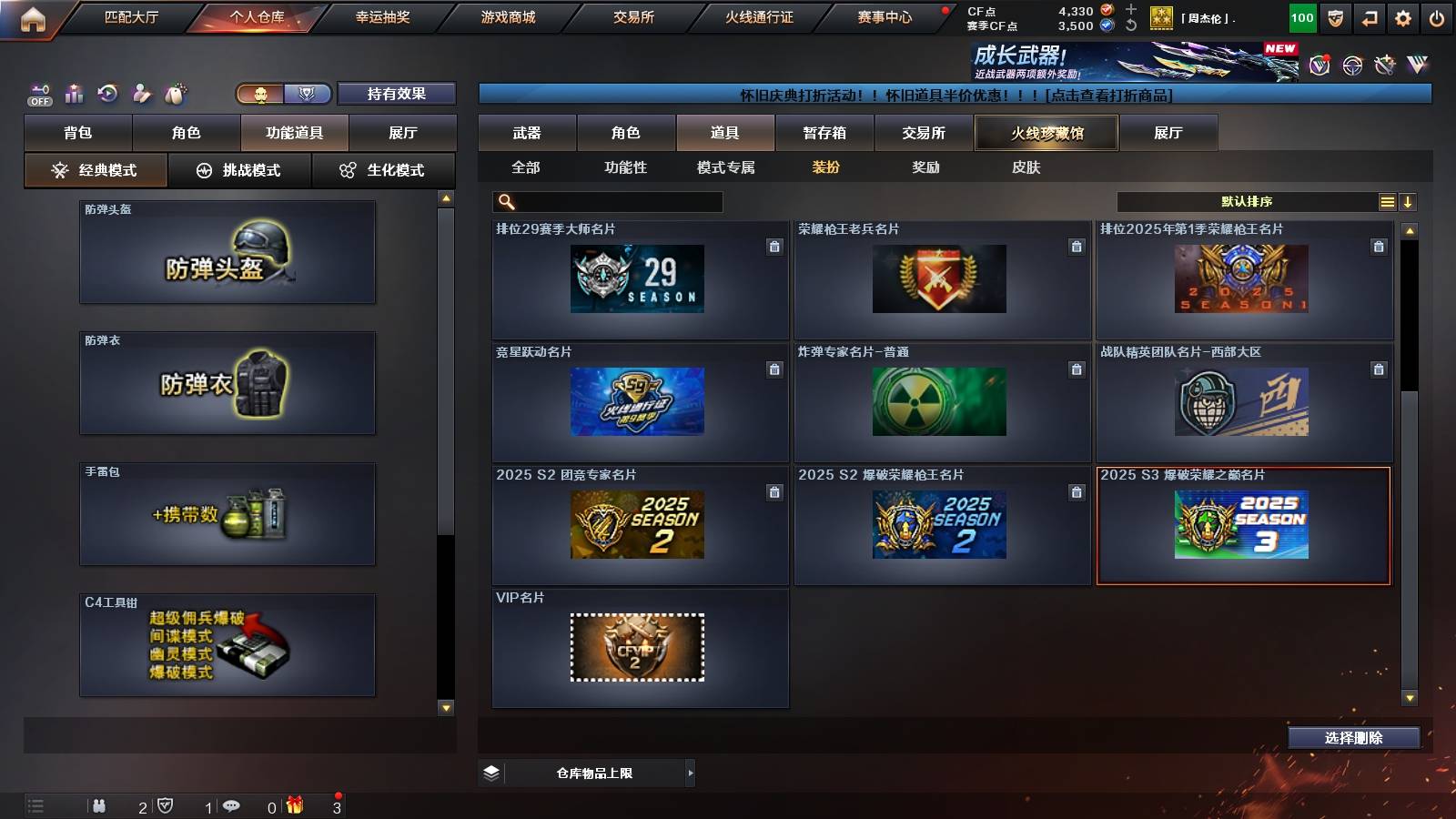Click the delete trash toggle on VIP名片 card
The image size is (1456, 819).
pos(774,614)
